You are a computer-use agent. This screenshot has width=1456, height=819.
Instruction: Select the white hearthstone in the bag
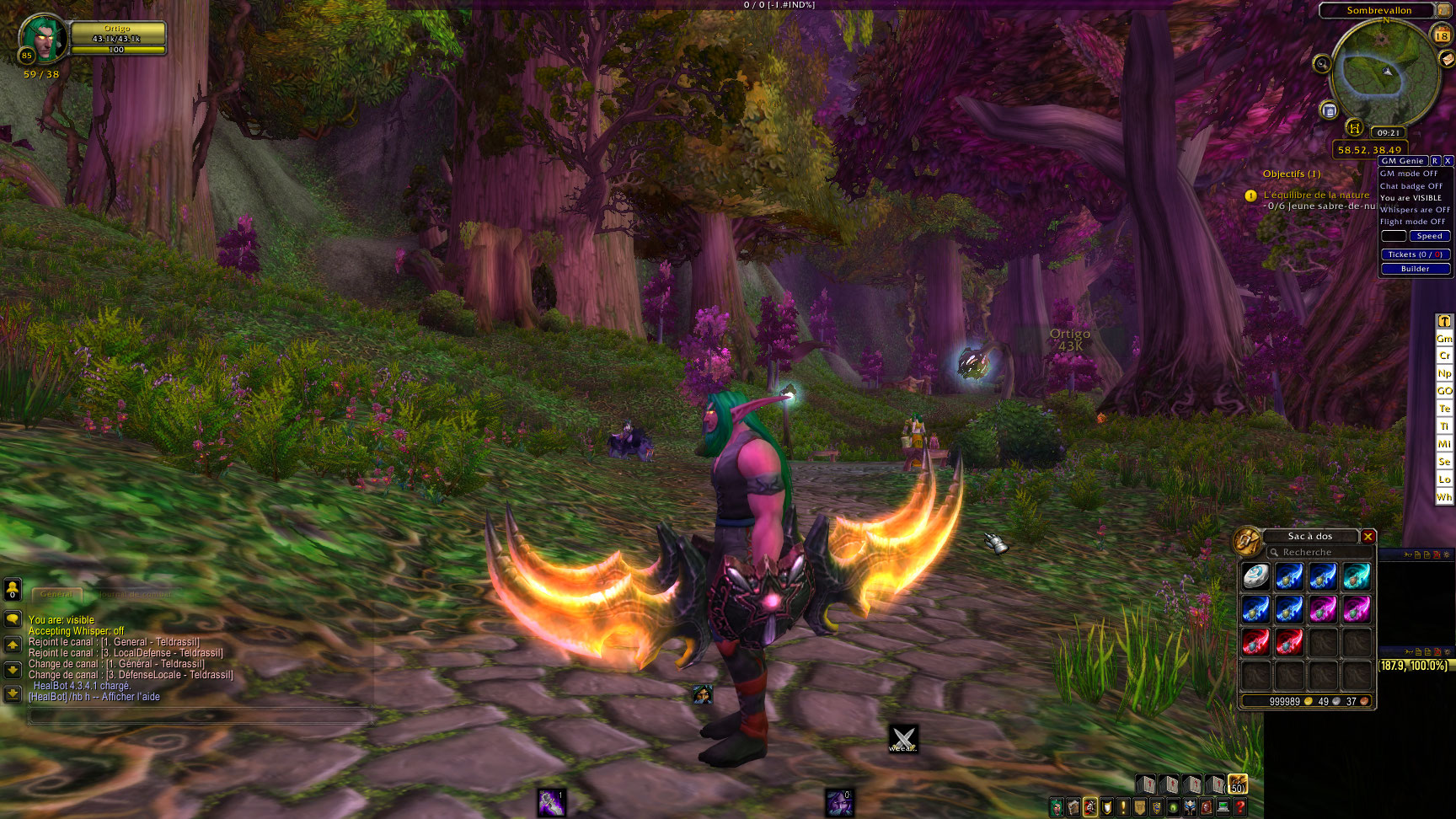(1255, 576)
